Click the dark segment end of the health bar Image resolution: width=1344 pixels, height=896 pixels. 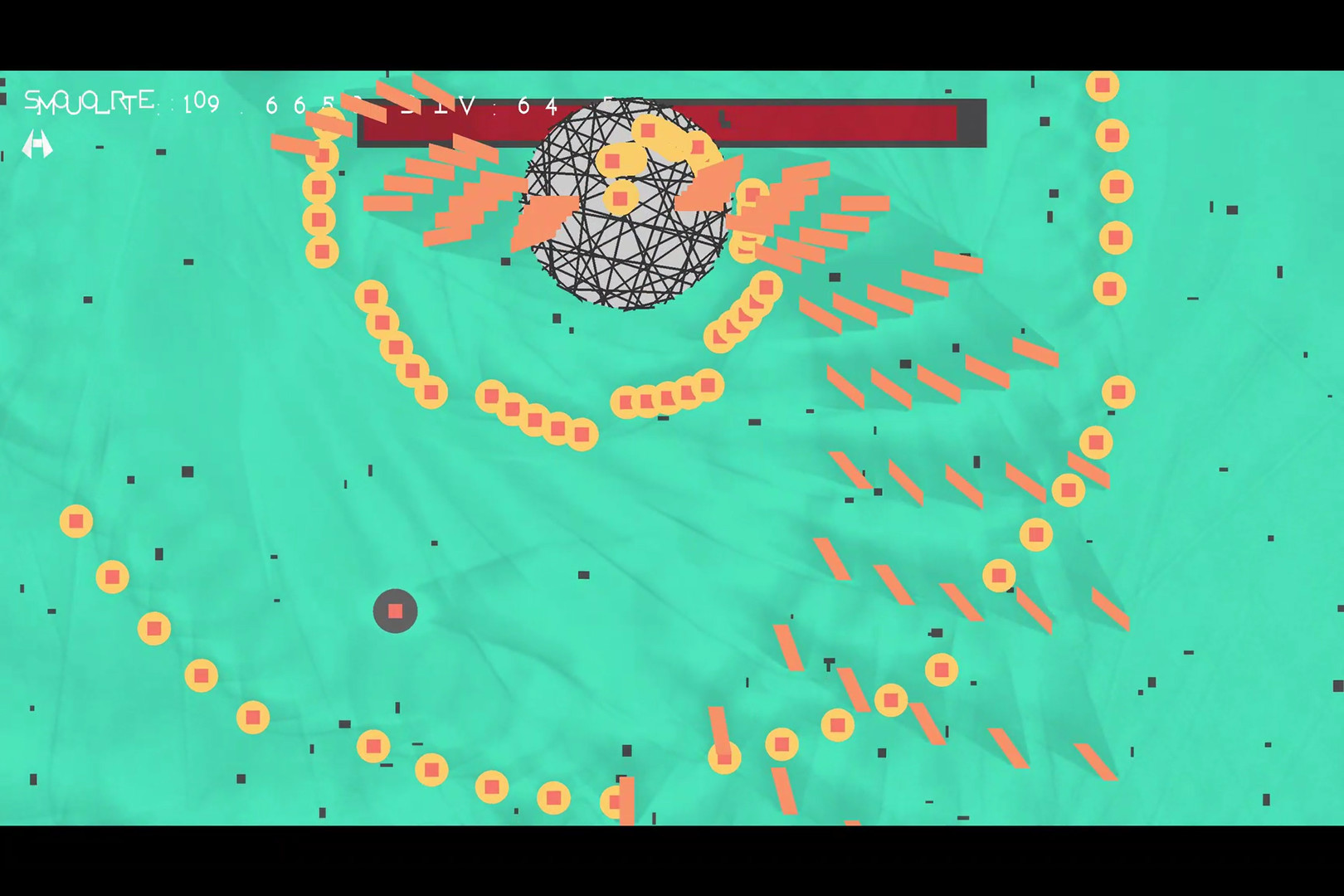(x=971, y=123)
